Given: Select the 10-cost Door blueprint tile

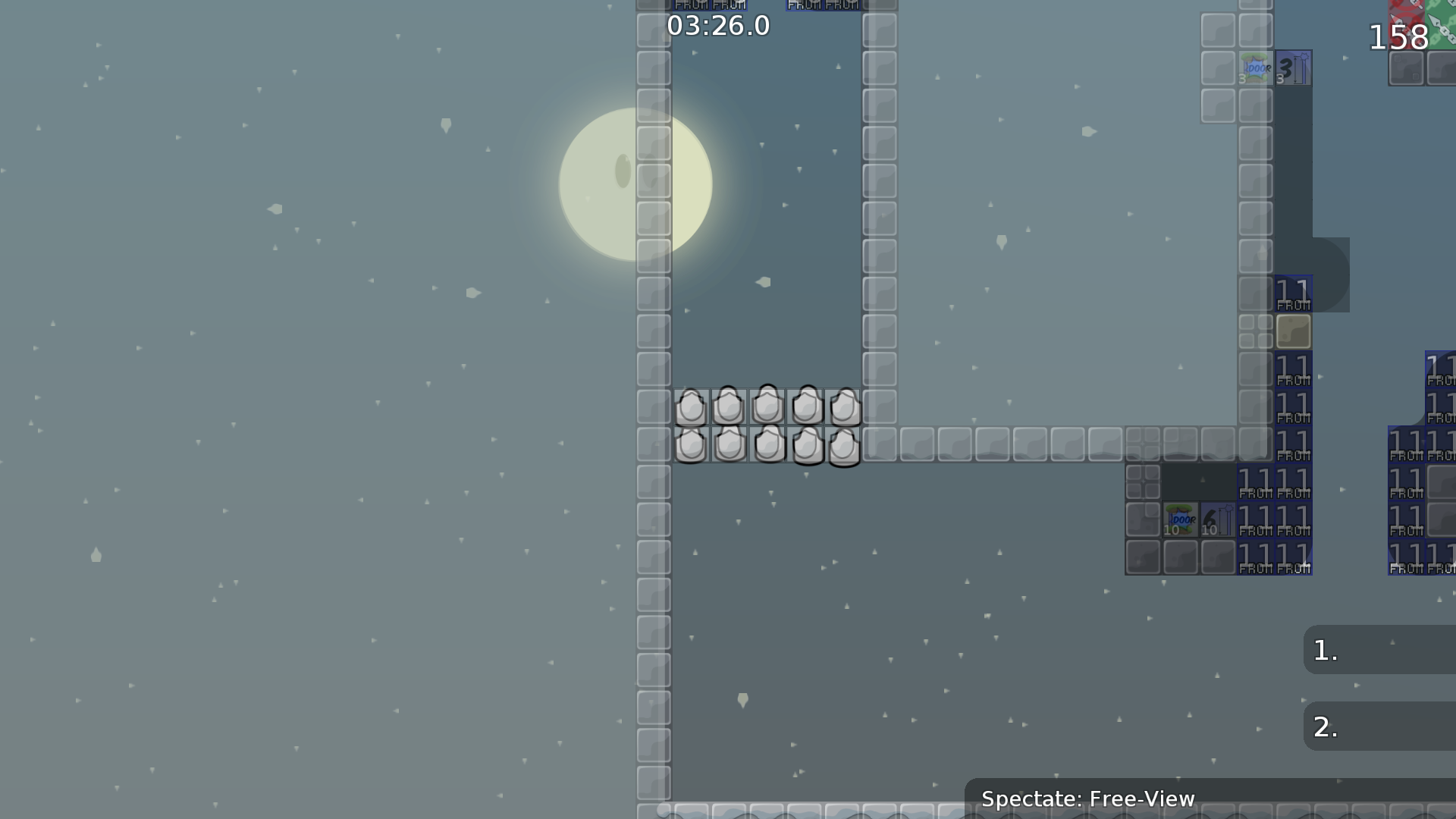Looking at the screenshot, I should (1181, 519).
